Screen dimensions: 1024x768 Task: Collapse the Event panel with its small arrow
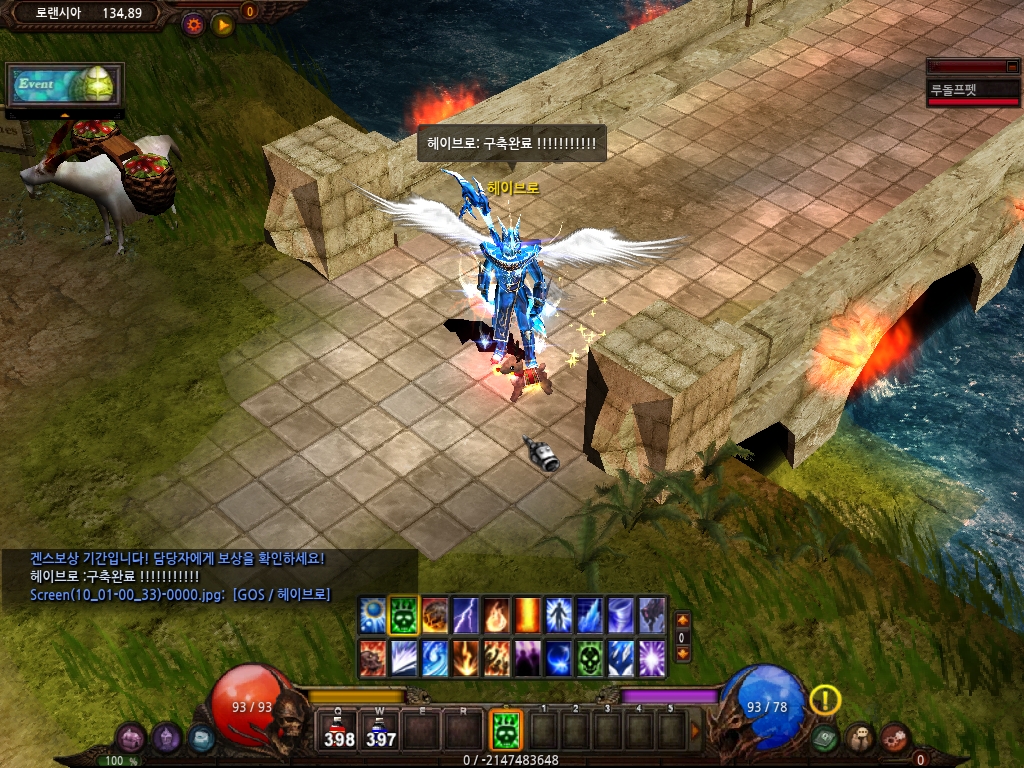(65, 115)
